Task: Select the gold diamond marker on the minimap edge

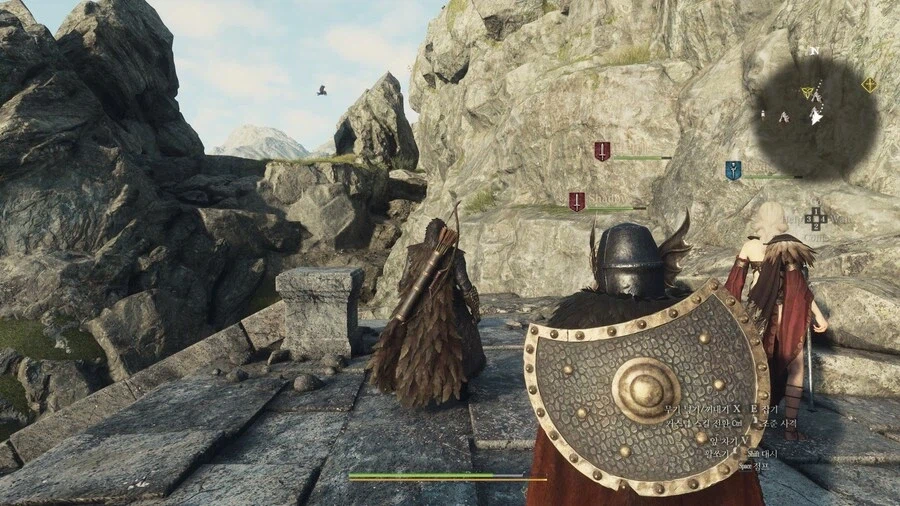Action: [869, 84]
